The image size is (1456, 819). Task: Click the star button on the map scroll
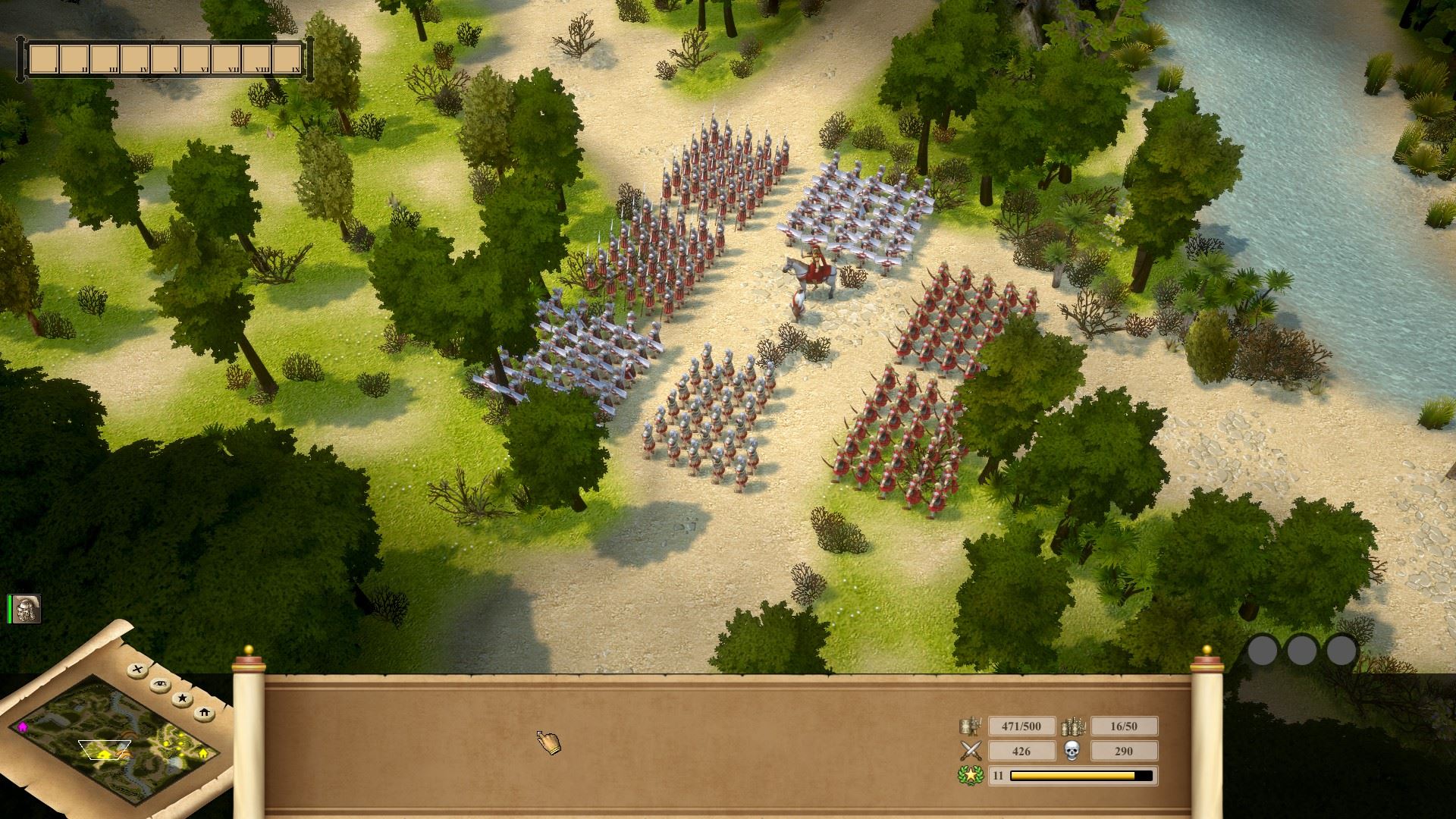(x=182, y=698)
